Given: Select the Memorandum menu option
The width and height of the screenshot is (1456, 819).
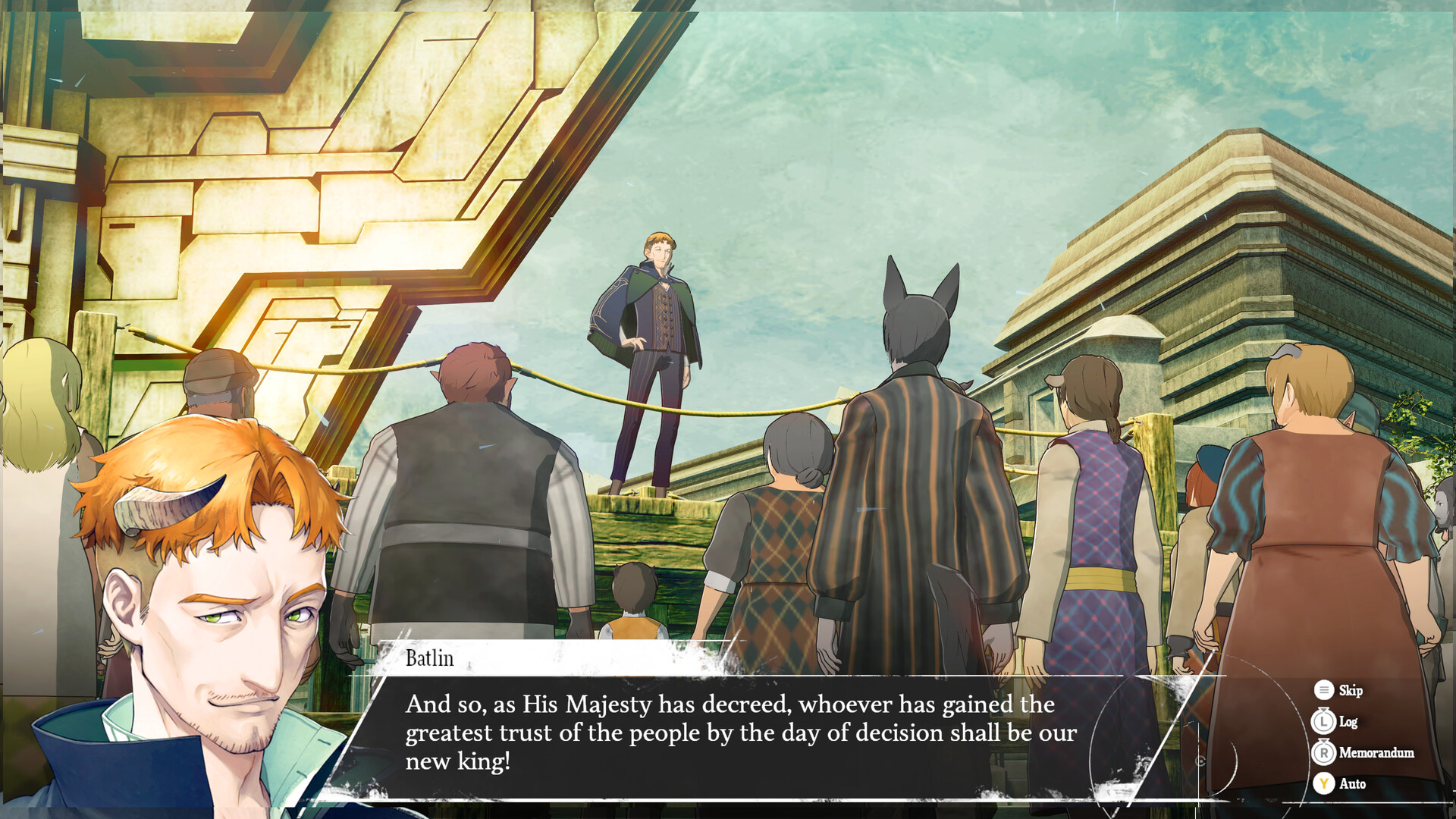Looking at the screenshot, I should [1376, 753].
